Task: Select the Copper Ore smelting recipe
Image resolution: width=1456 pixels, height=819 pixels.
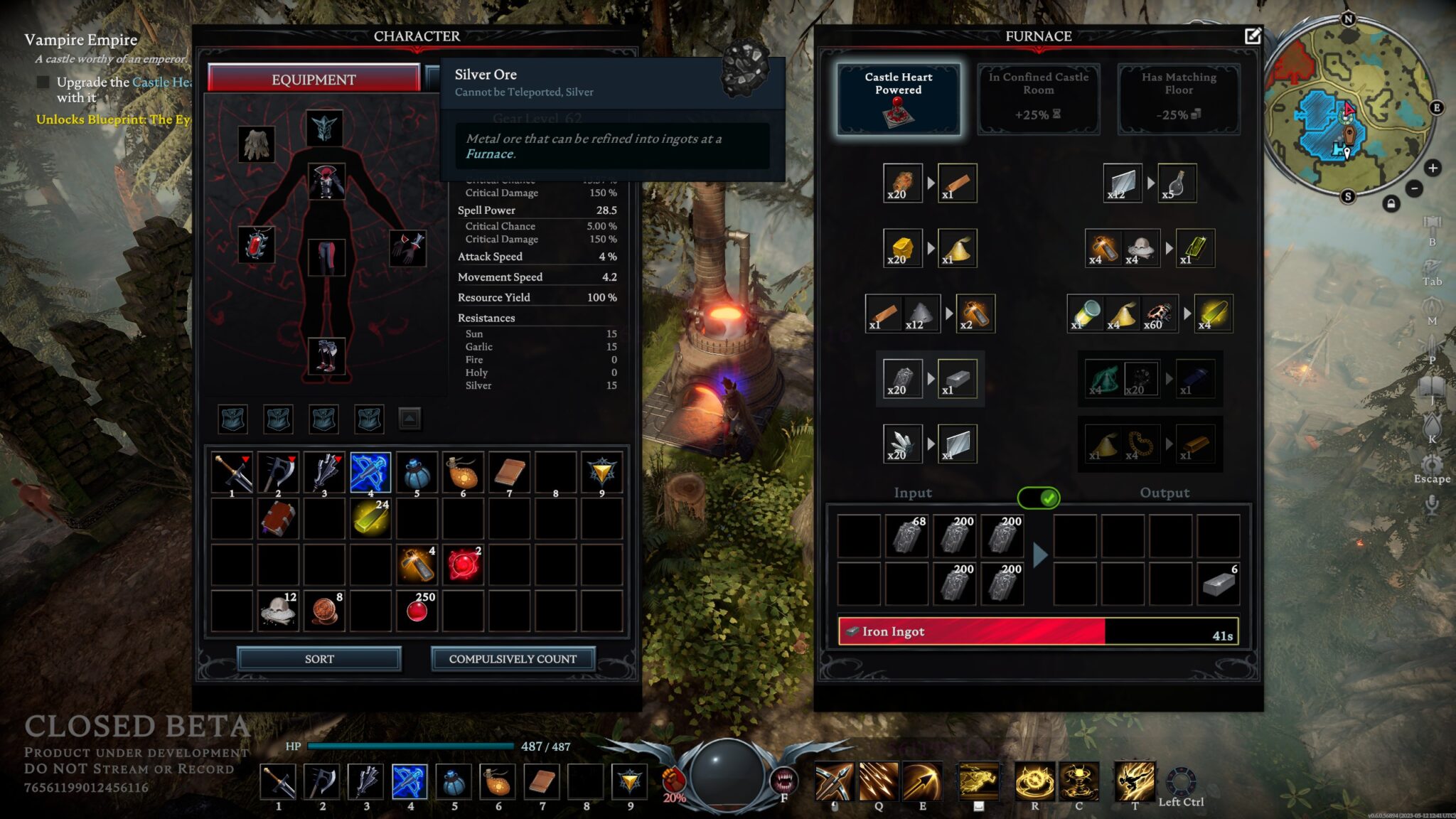Action: pyautogui.click(x=931, y=183)
